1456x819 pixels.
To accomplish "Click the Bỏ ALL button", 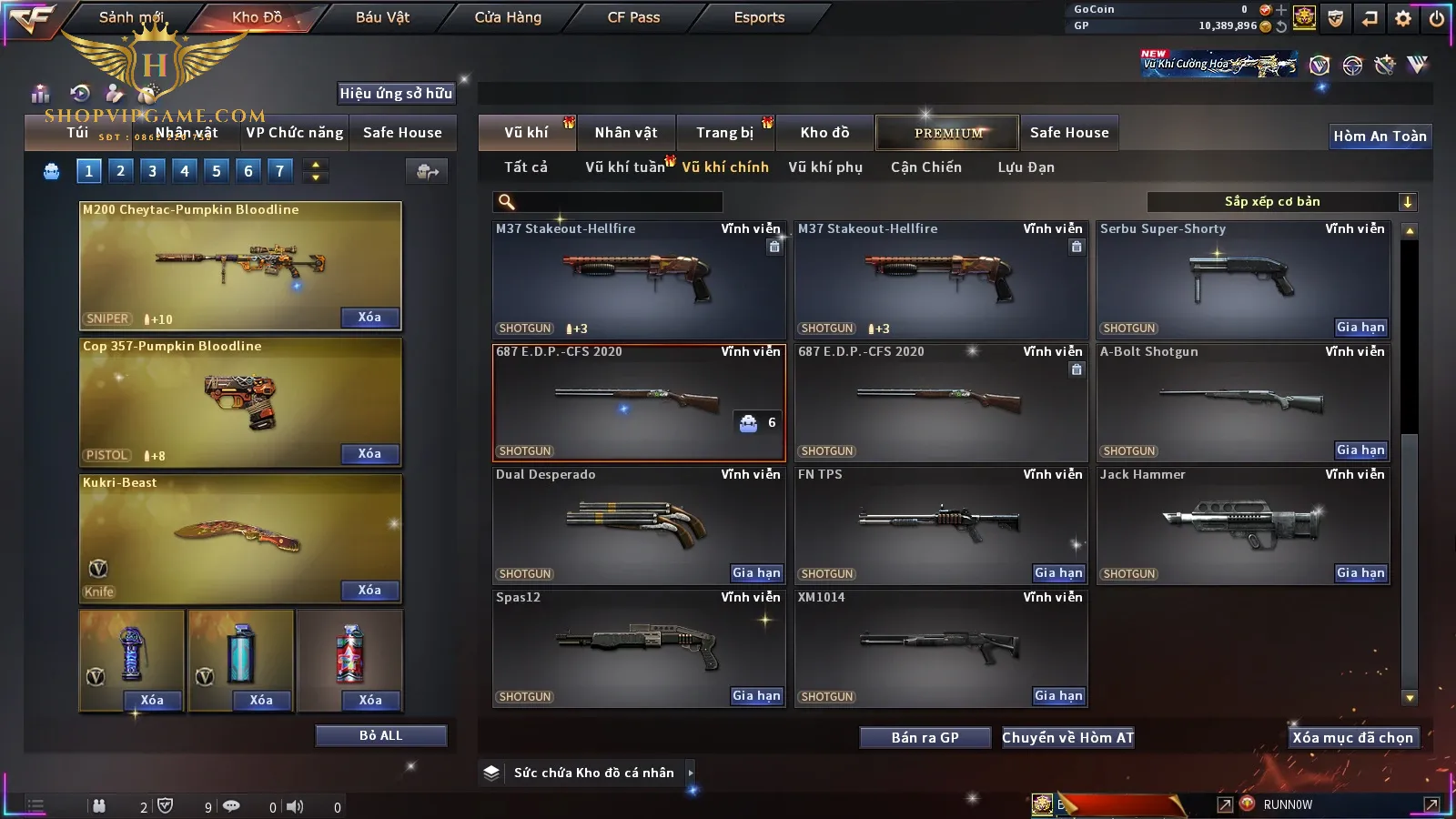I will click(380, 736).
